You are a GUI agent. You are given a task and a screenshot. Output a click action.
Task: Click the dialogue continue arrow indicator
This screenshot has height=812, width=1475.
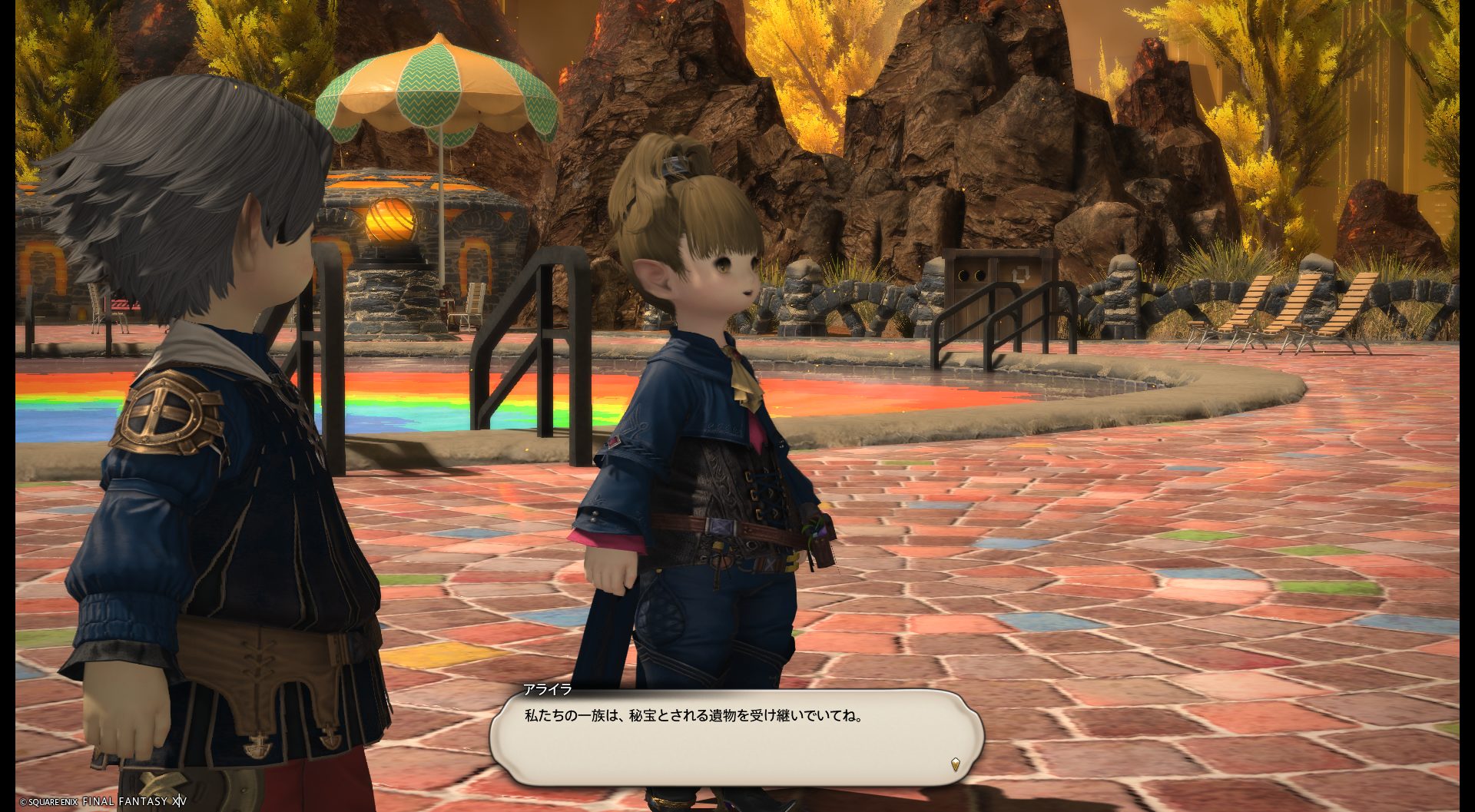955,764
